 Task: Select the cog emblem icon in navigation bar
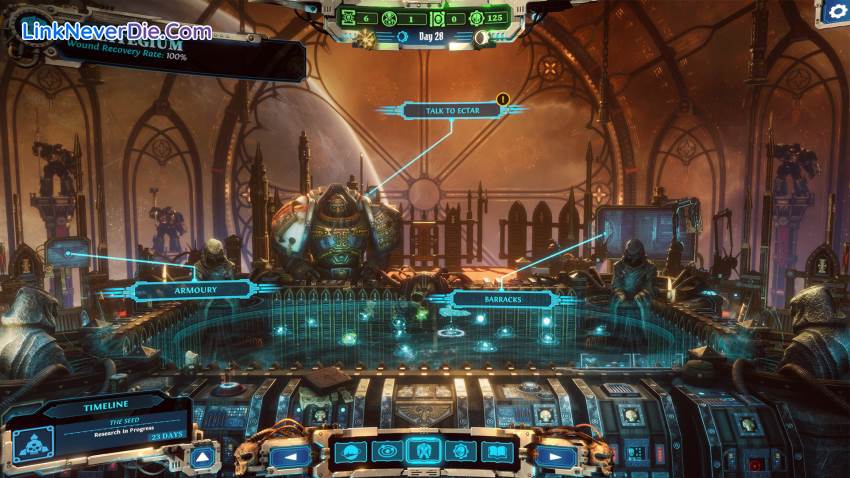(x=459, y=452)
